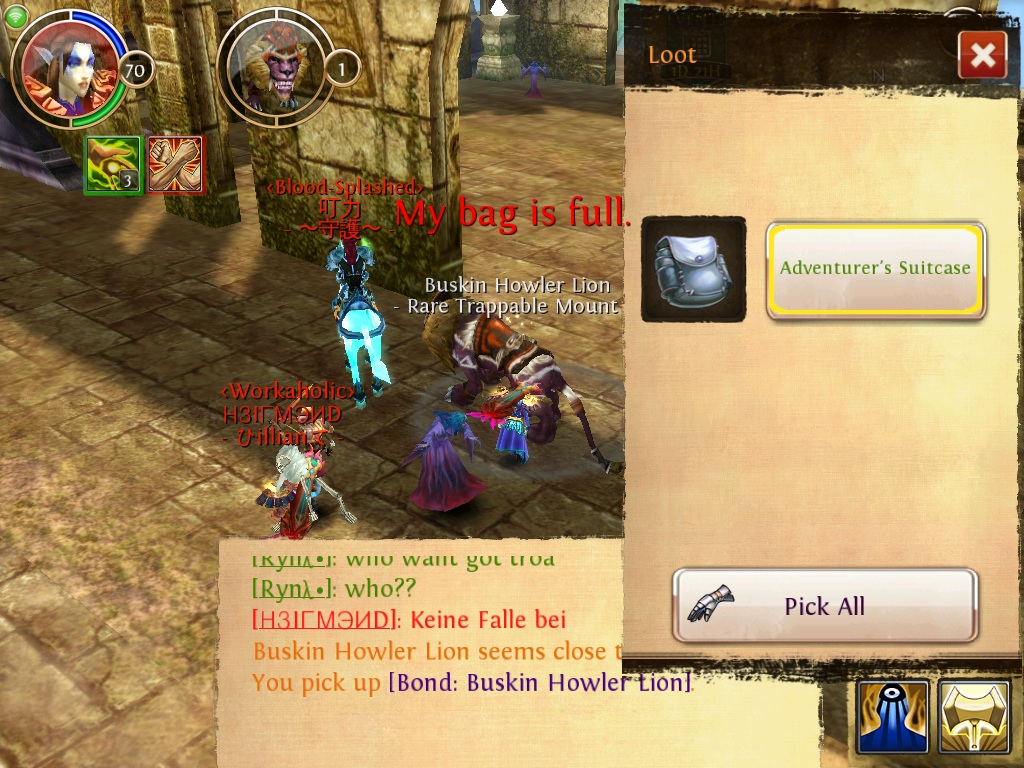This screenshot has height=768, width=1024.
Task: Select the Adventurer's Suitcase loot entry
Action: tap(876, 269)
